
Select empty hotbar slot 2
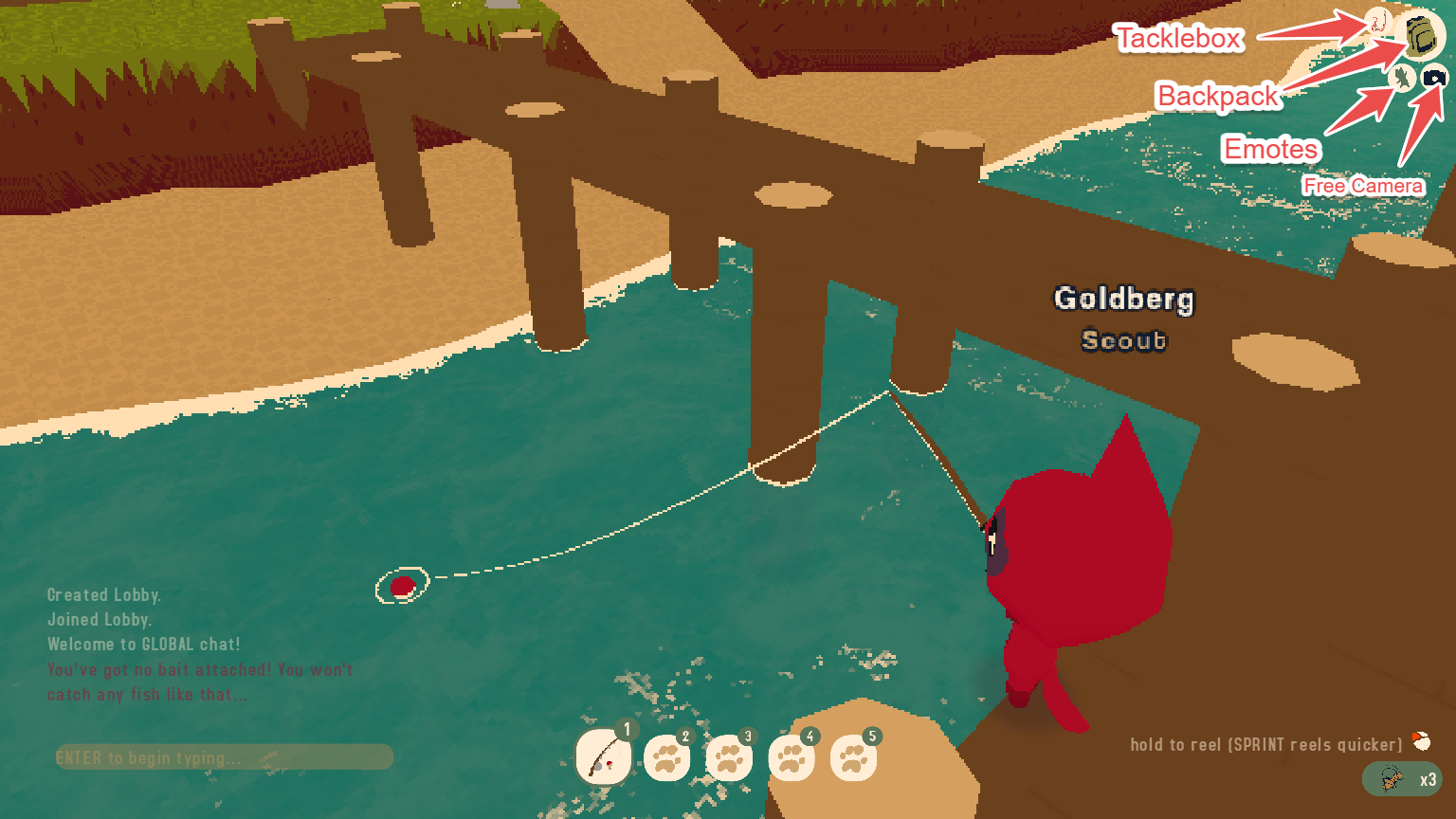(666, 756)
